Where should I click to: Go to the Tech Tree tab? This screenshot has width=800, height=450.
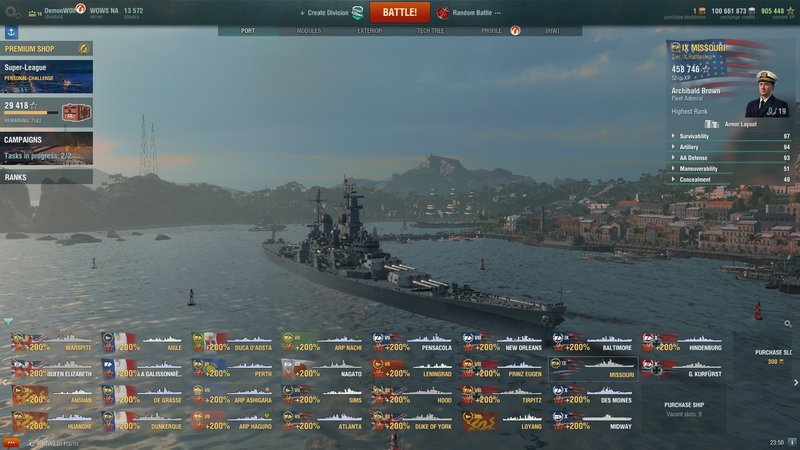(430, 31)
